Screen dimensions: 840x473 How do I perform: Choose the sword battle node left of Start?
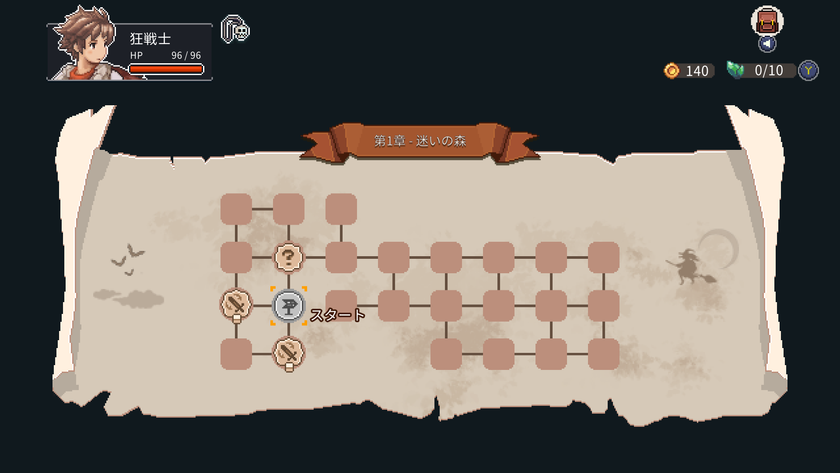tap(236, 303)
